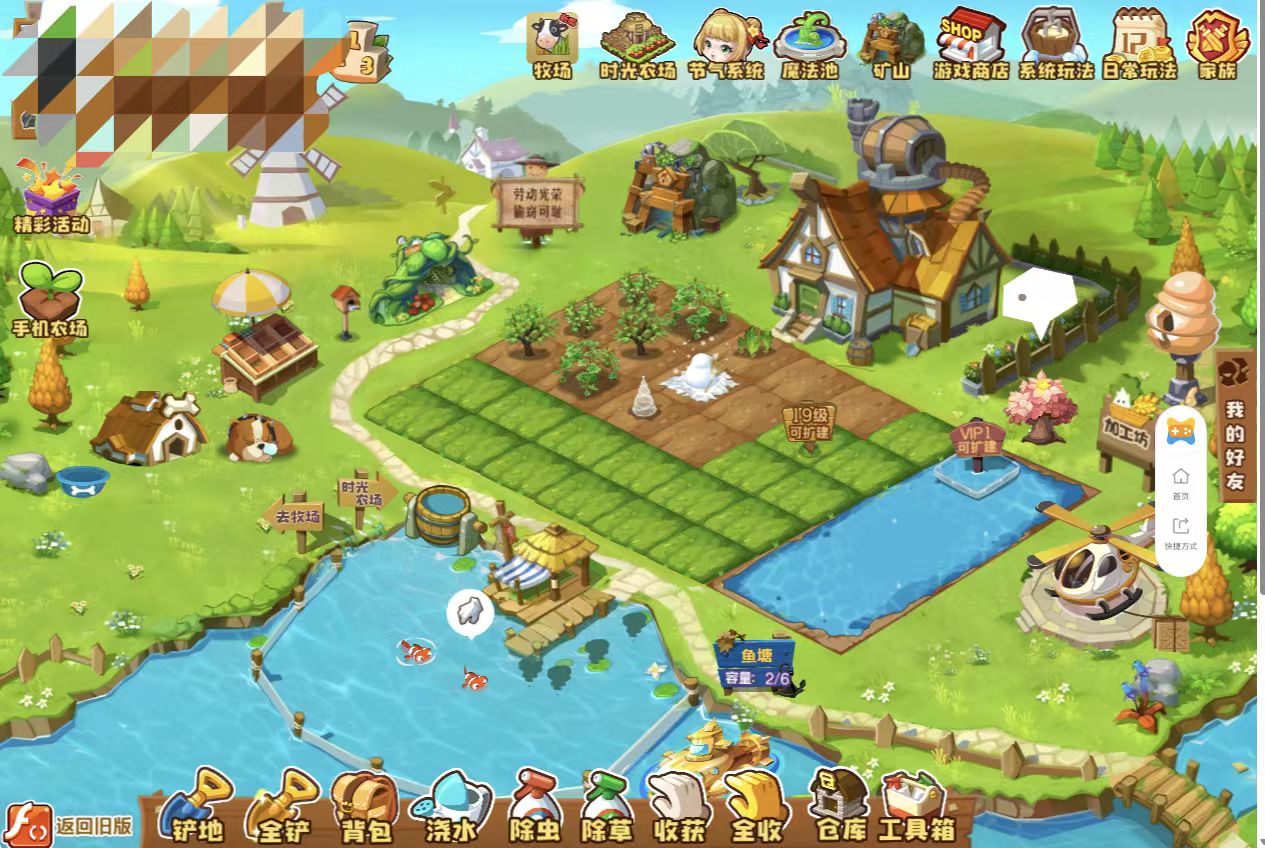
Task: Show the 系统玩法 menu
Action: pos(1055,45)
